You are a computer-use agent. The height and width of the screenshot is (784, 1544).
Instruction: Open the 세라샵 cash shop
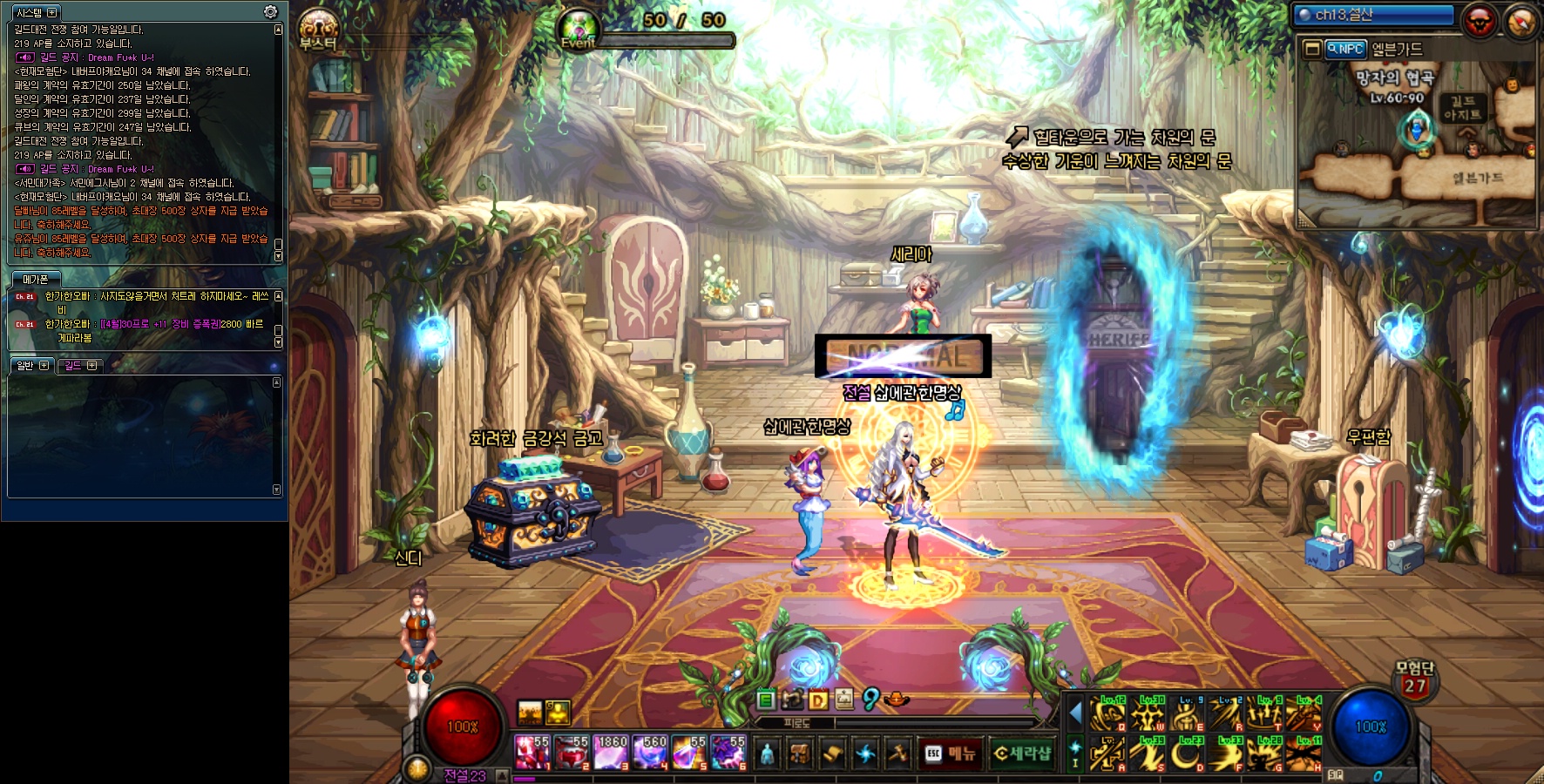click(x=1023, y=754)
